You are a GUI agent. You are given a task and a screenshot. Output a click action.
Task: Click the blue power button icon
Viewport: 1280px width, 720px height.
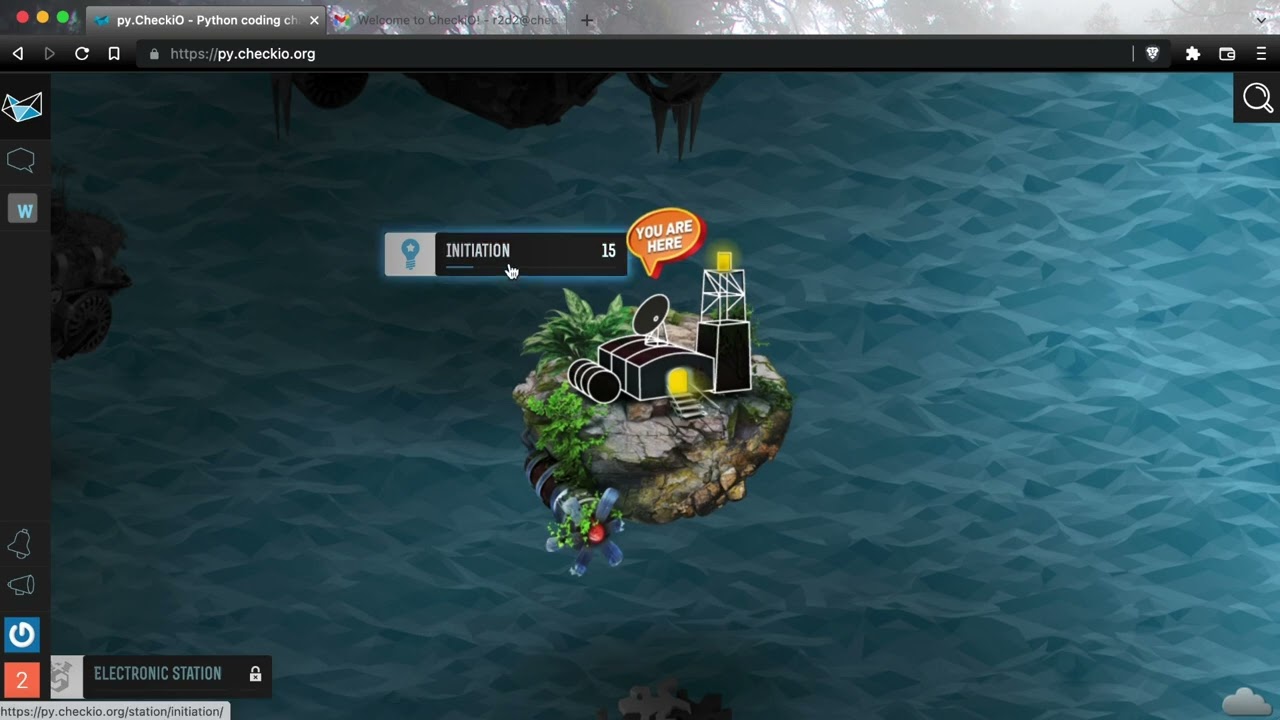click(x=22, y=634)
